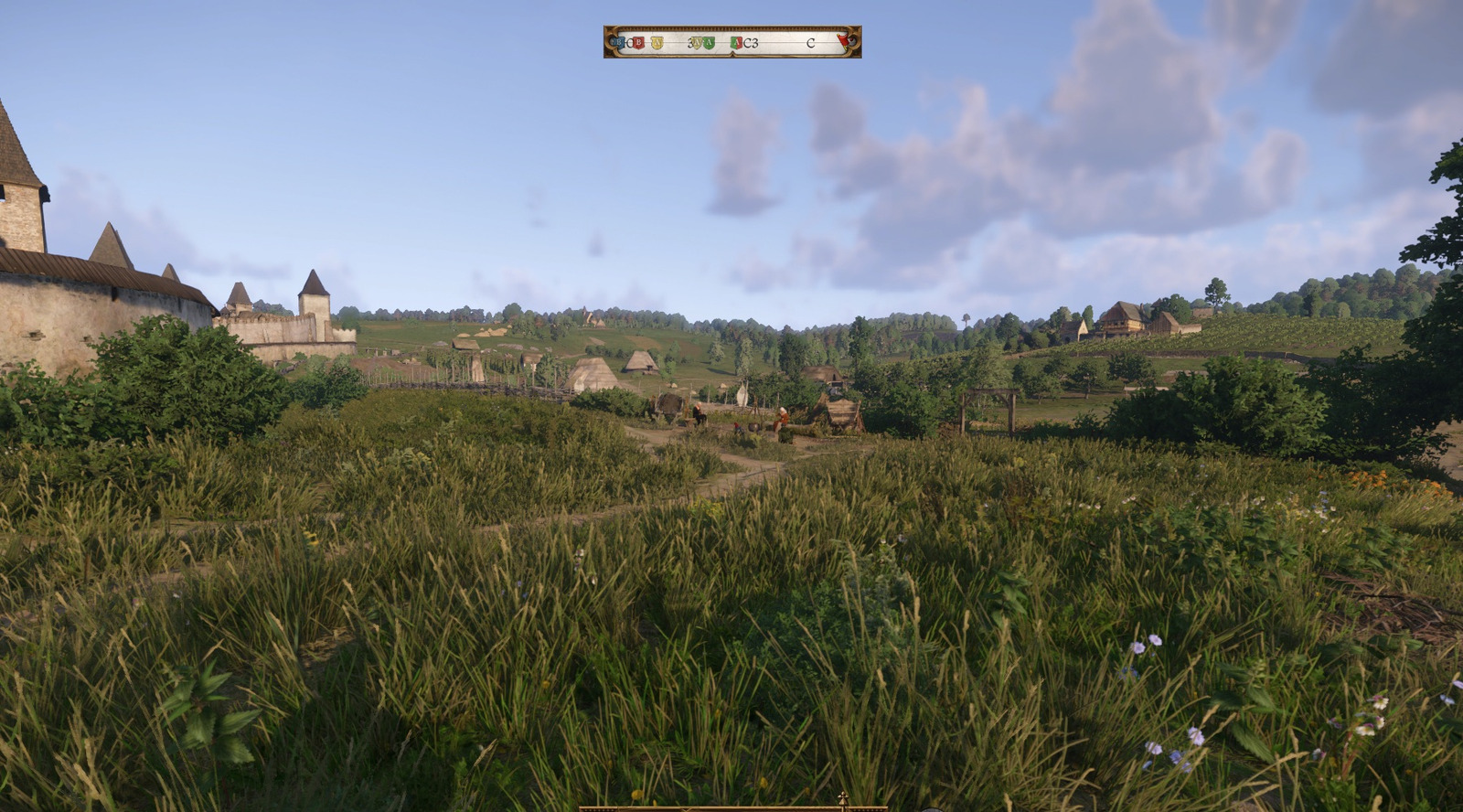Click the "СЗ" direction label on the compass
1463x812 pixels.
(750, 43)
